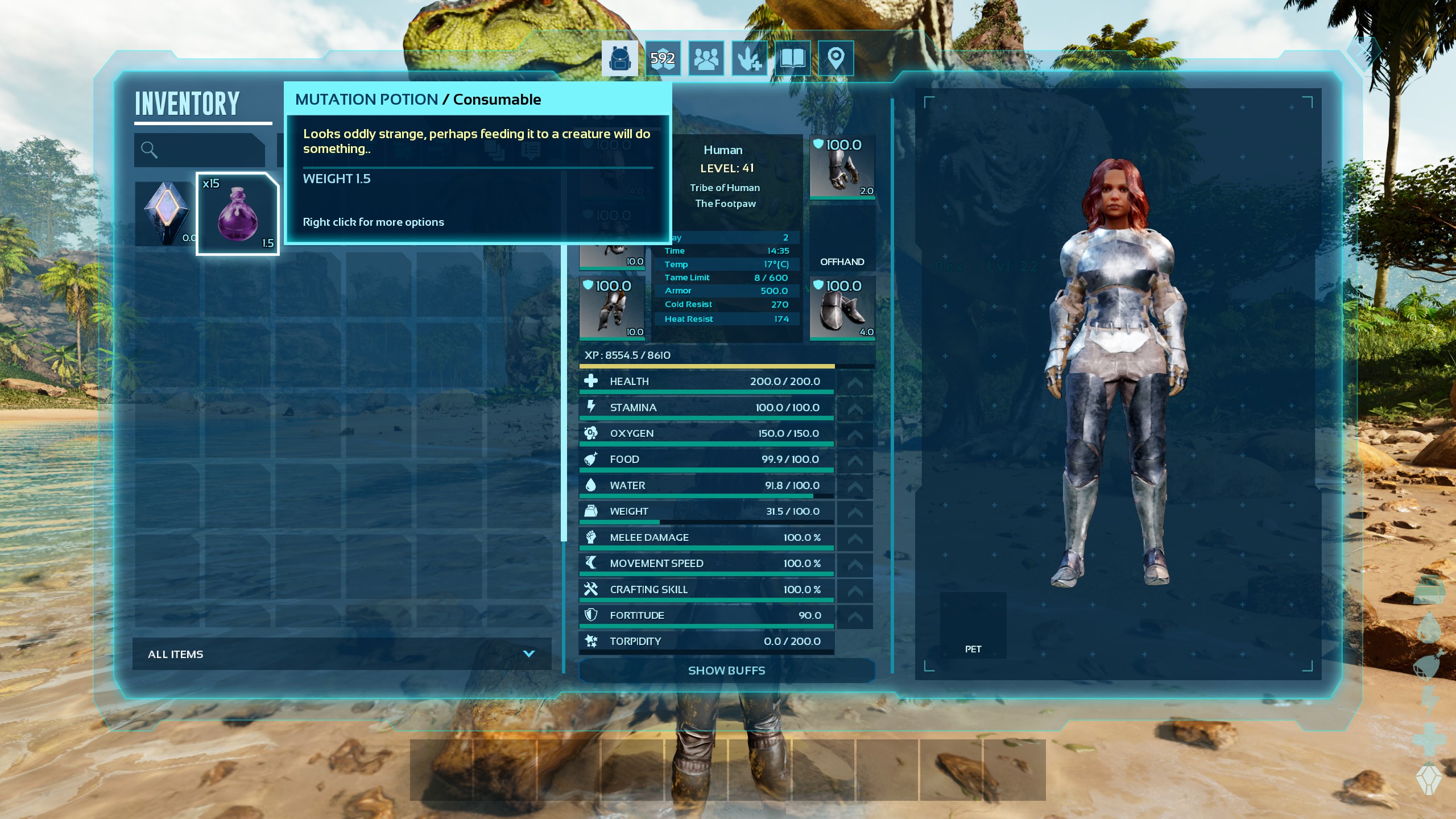This screenshot has width=1456, height=819.
Task: Open the open book notes tab
Action: [x=792, y=59]
